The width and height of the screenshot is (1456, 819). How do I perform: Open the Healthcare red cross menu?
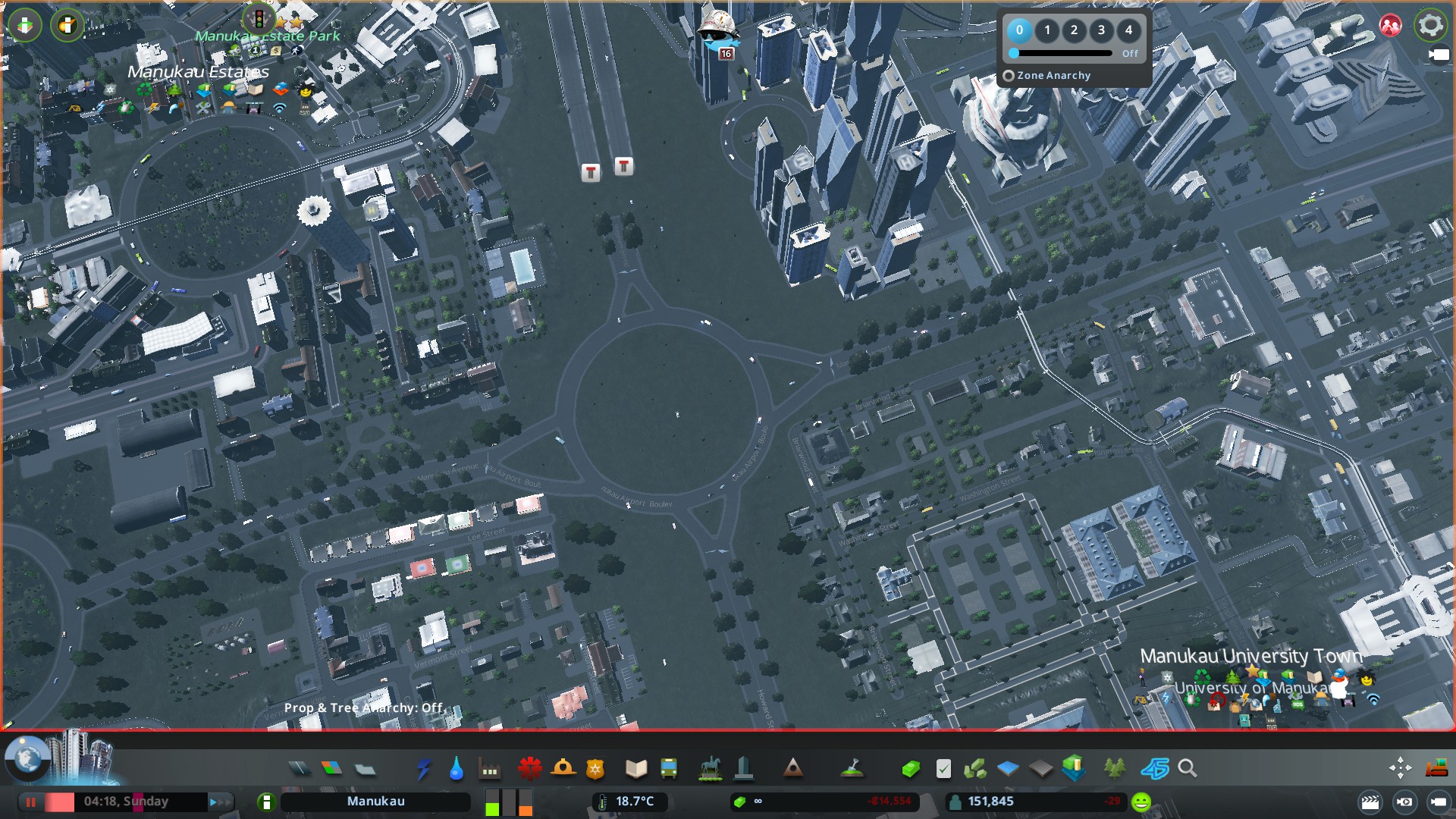[x=529, y=769]
